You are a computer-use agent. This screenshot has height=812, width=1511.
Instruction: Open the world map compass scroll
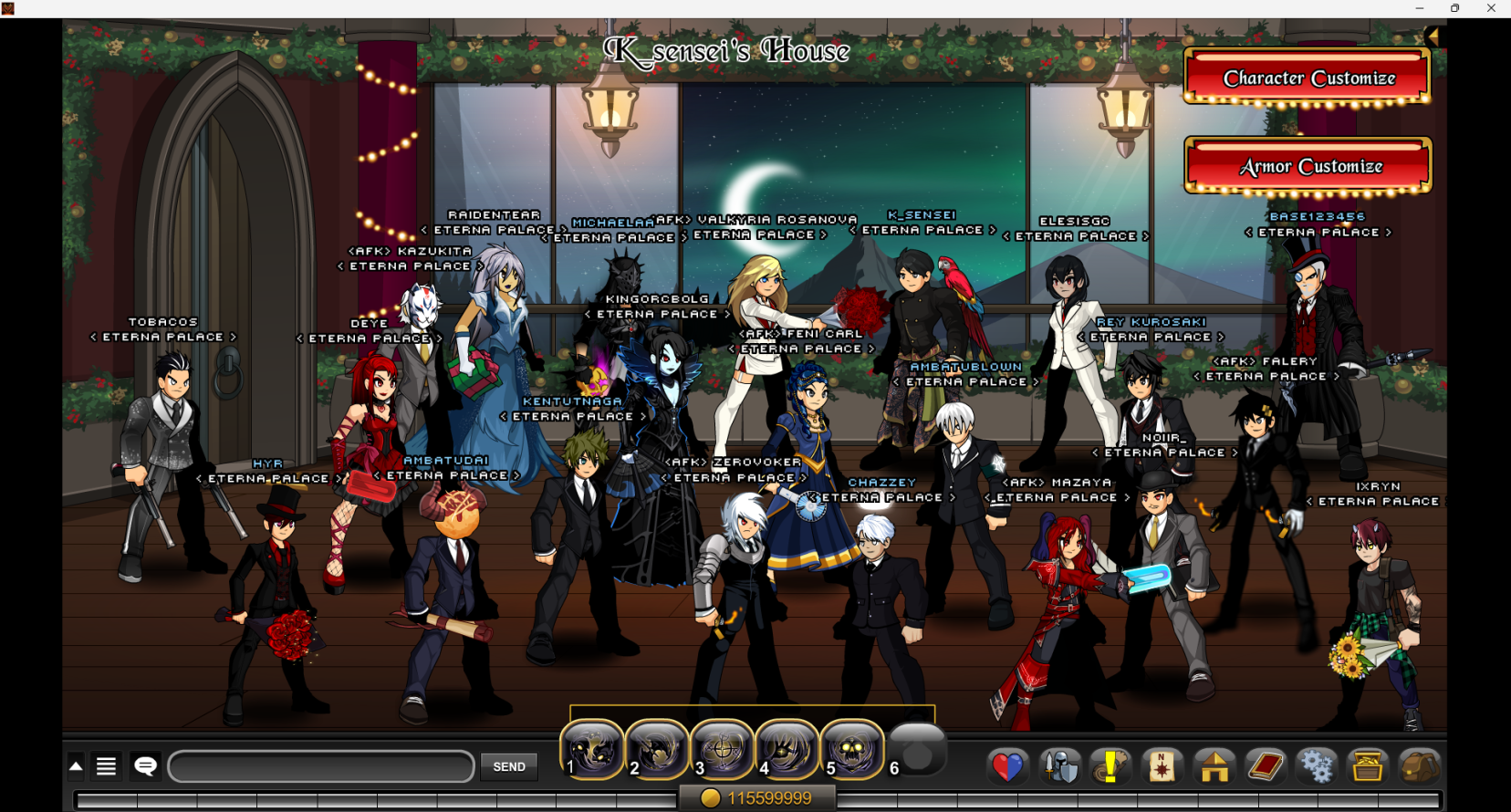pos(1162,766)
